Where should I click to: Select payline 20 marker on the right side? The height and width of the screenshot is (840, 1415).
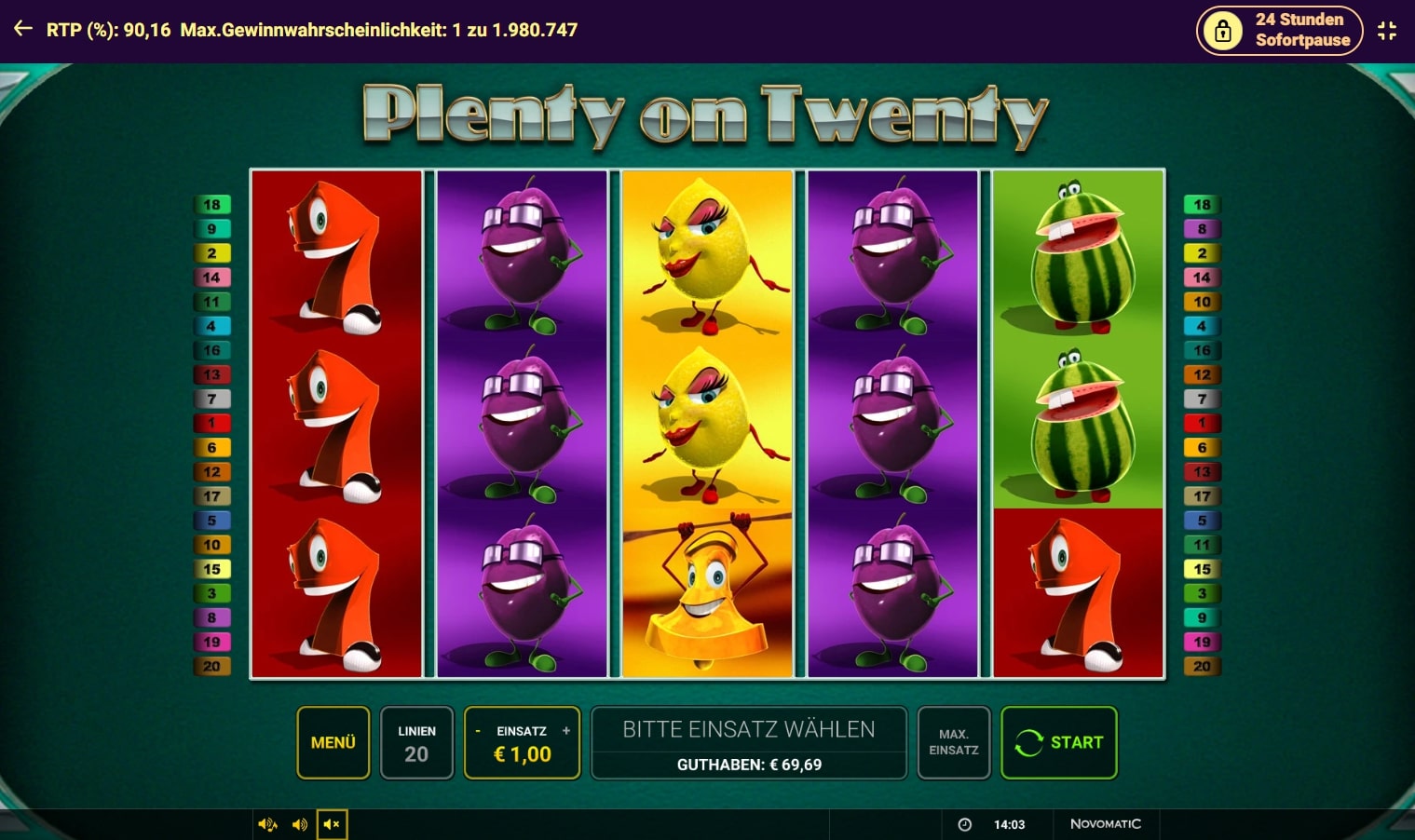click(1202, 666)
